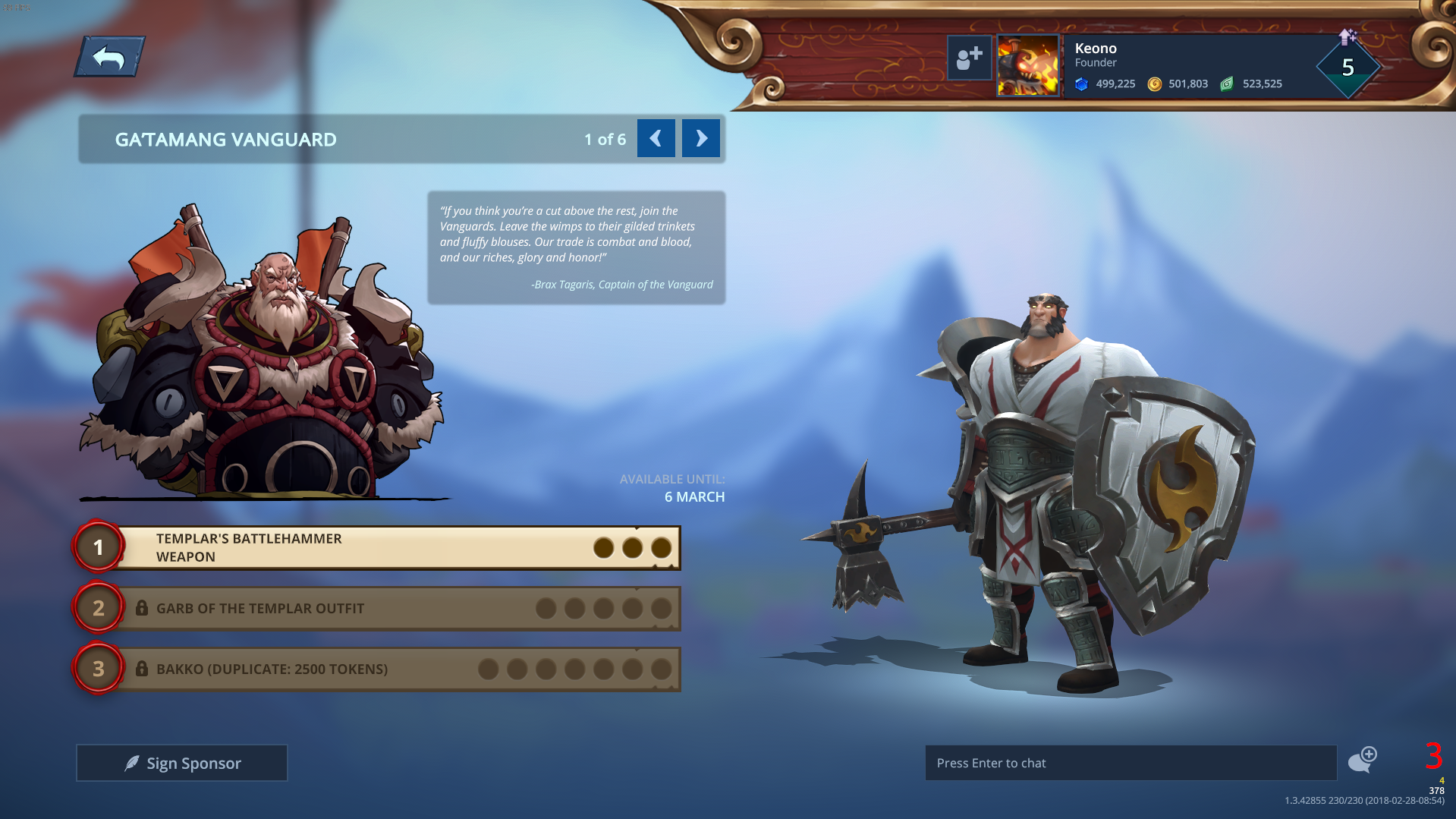
Task: Open the account level 5 badge
Action: coord(1348,68)
